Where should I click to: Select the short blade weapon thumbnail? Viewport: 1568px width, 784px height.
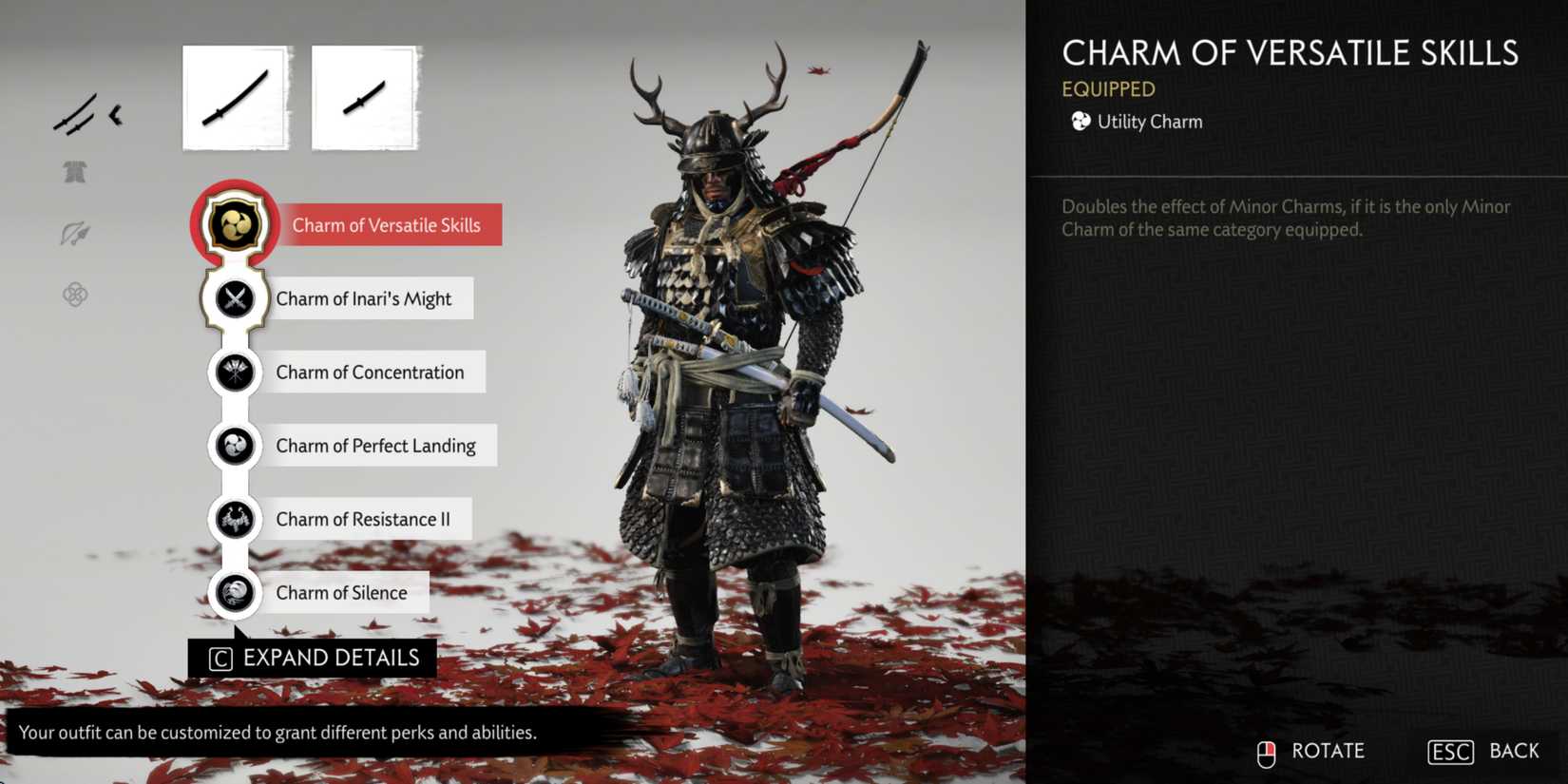(x=365, y=96)
